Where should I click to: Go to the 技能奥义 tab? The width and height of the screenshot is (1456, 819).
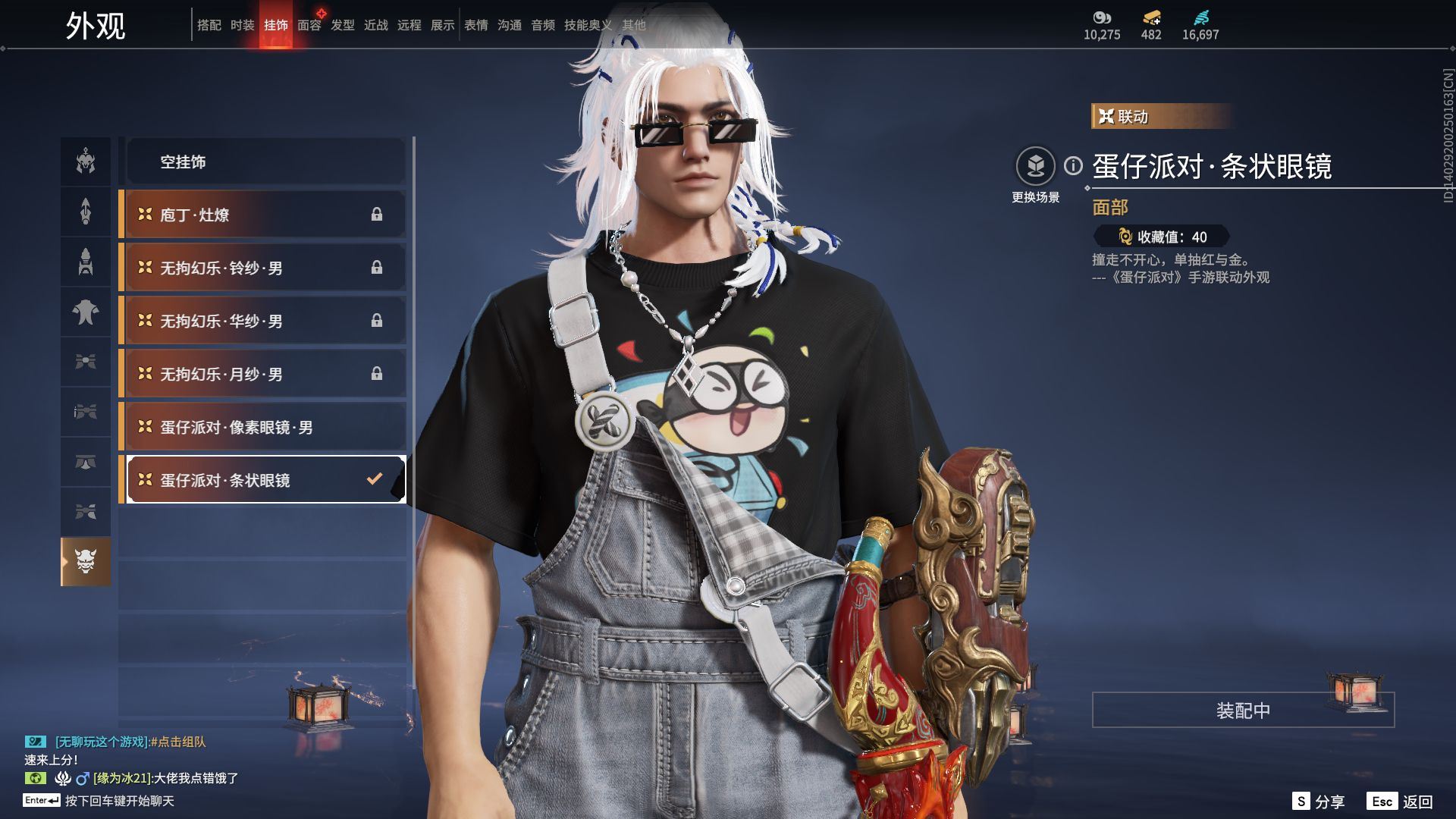587,25
